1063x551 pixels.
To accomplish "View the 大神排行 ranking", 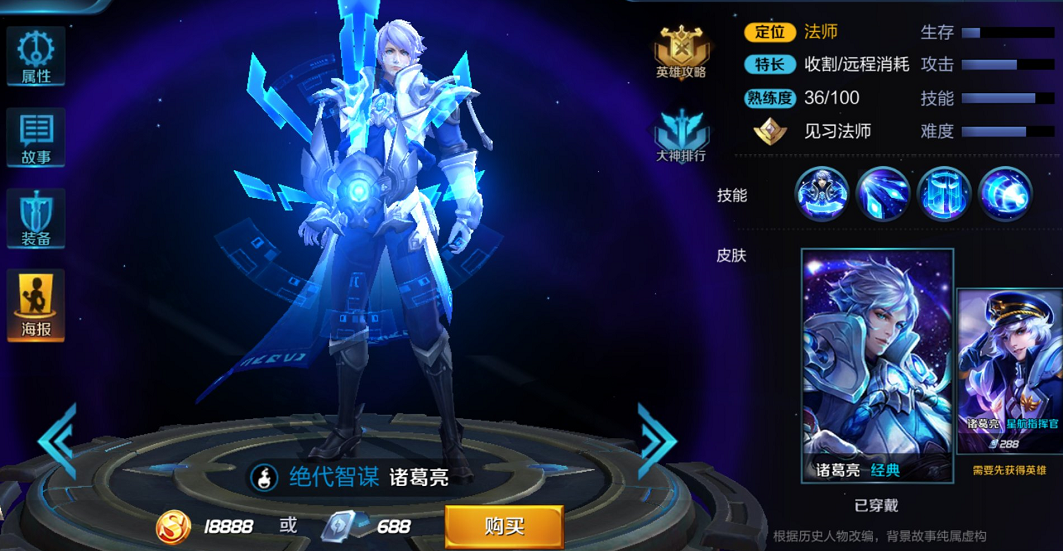I will tap(681, 135).
